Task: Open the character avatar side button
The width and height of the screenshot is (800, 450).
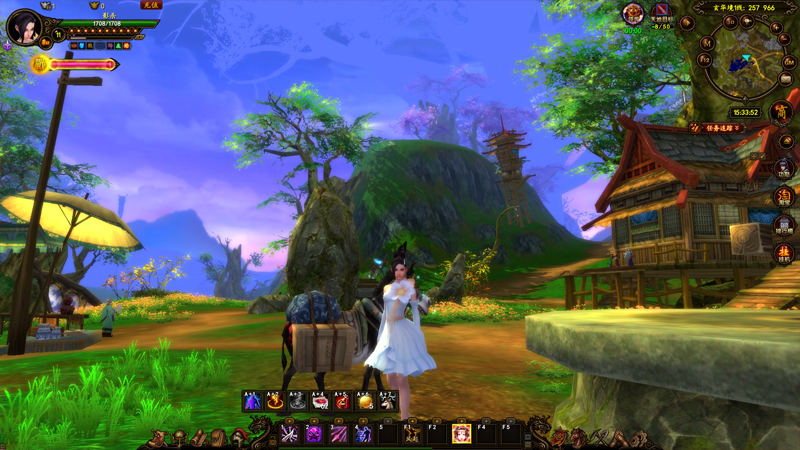Action: tap(784, 169)
